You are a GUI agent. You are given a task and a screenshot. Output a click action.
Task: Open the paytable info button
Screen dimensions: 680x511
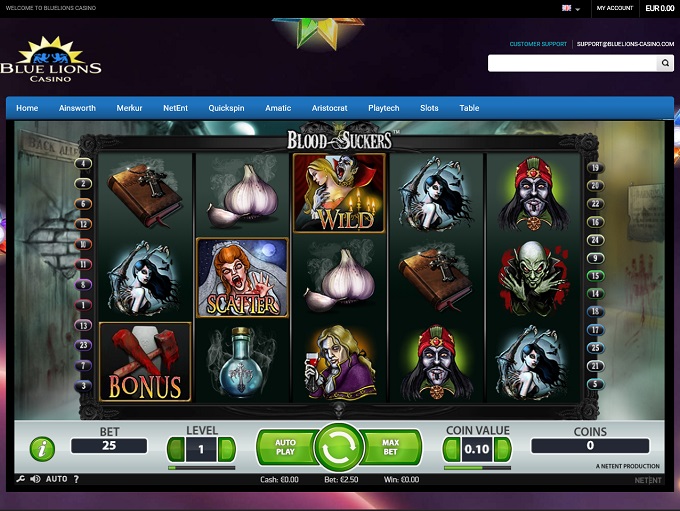pyautogui.click(x=42, y=449)
